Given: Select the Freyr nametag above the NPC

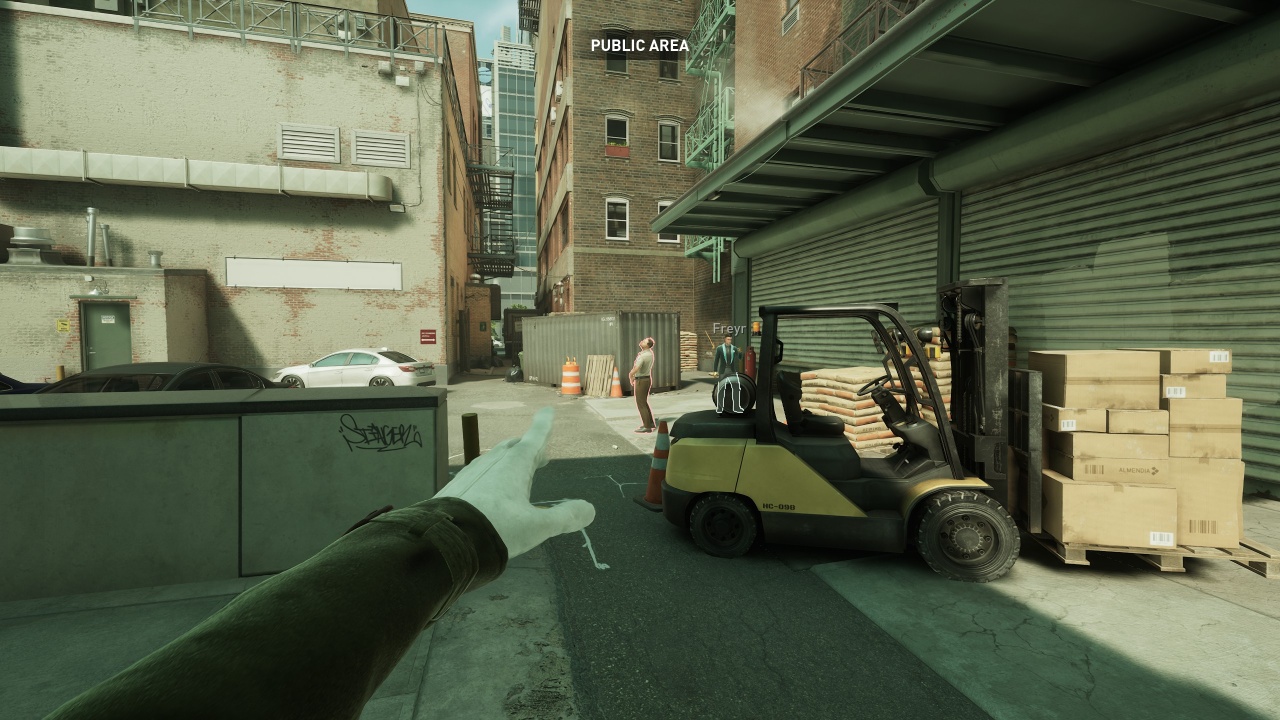Looking at the screenshot, I should (x=727, y=327).
